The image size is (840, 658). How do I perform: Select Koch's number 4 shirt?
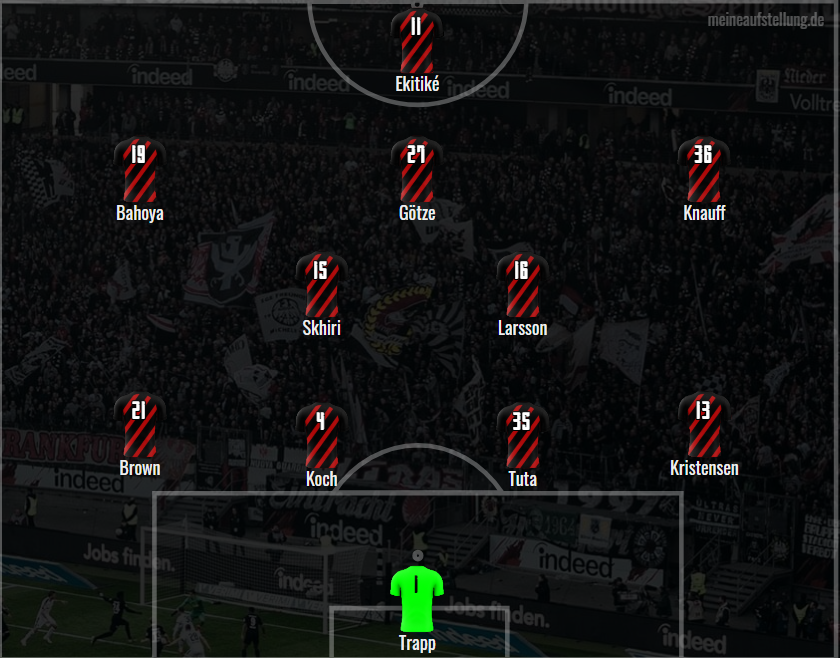[321, 436]
